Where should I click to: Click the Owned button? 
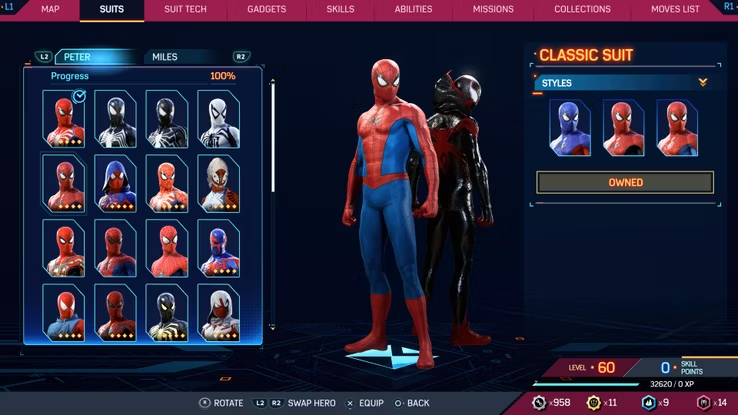(625, 183)
